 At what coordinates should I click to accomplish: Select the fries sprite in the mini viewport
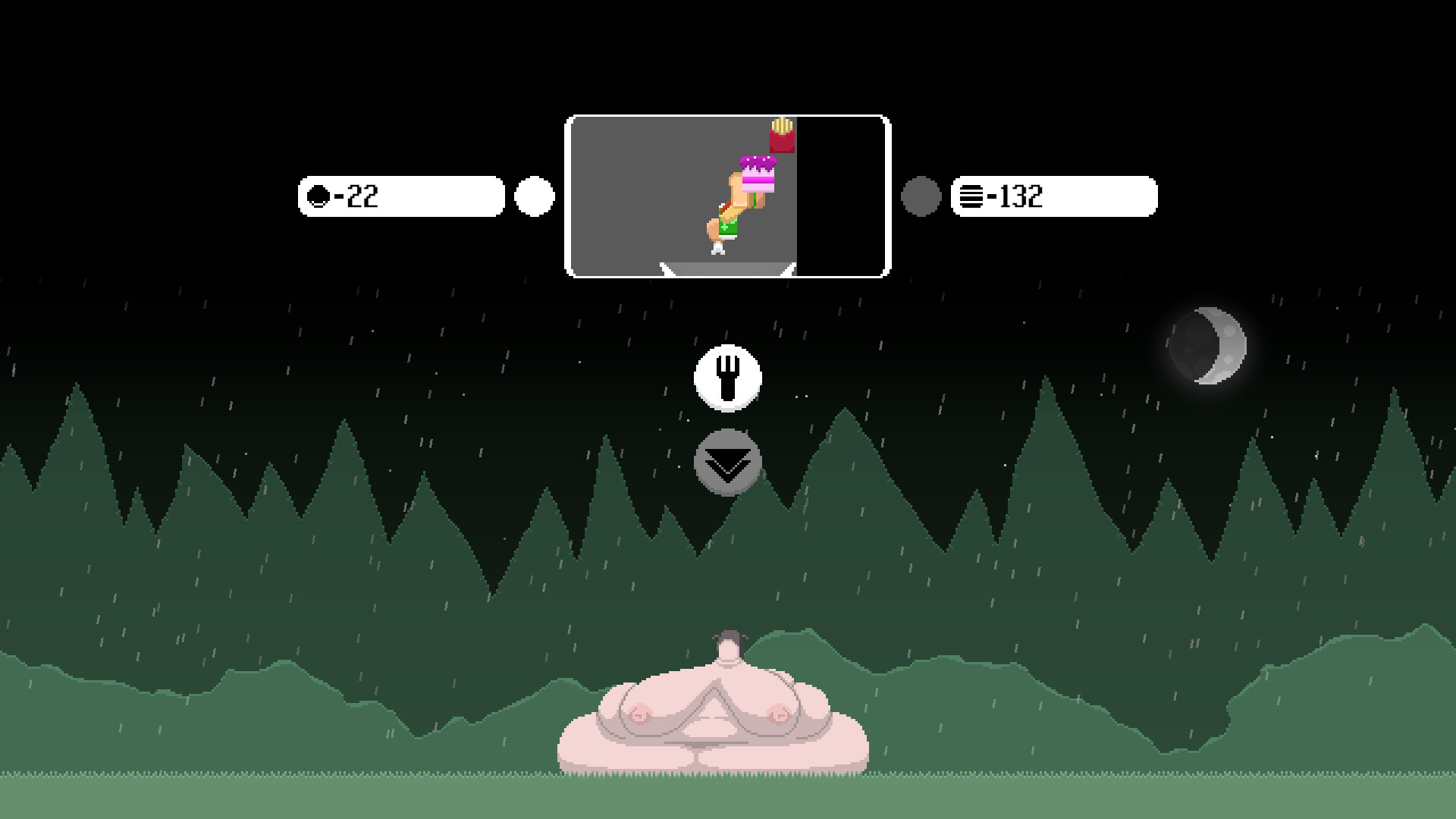point(782,134)
